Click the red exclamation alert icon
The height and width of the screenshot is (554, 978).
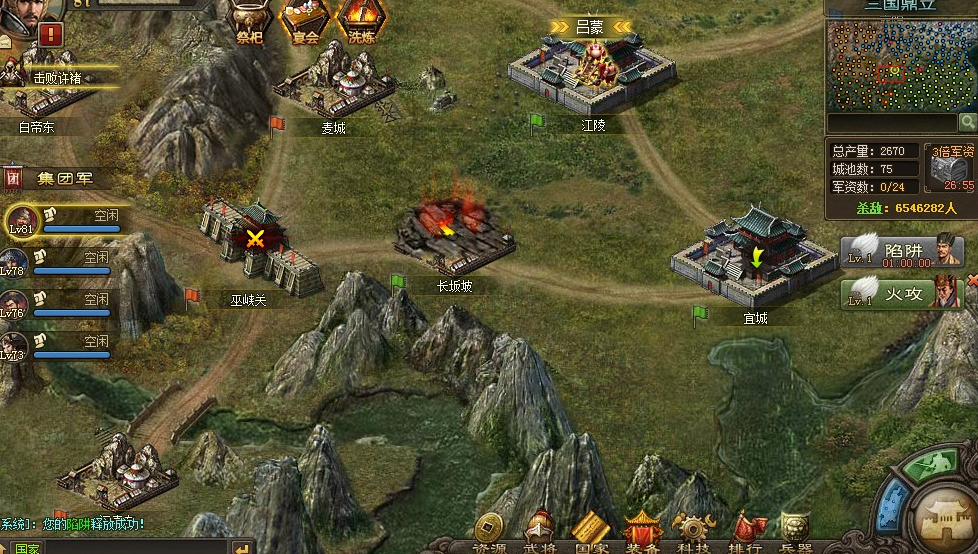[x=51, y=33]
